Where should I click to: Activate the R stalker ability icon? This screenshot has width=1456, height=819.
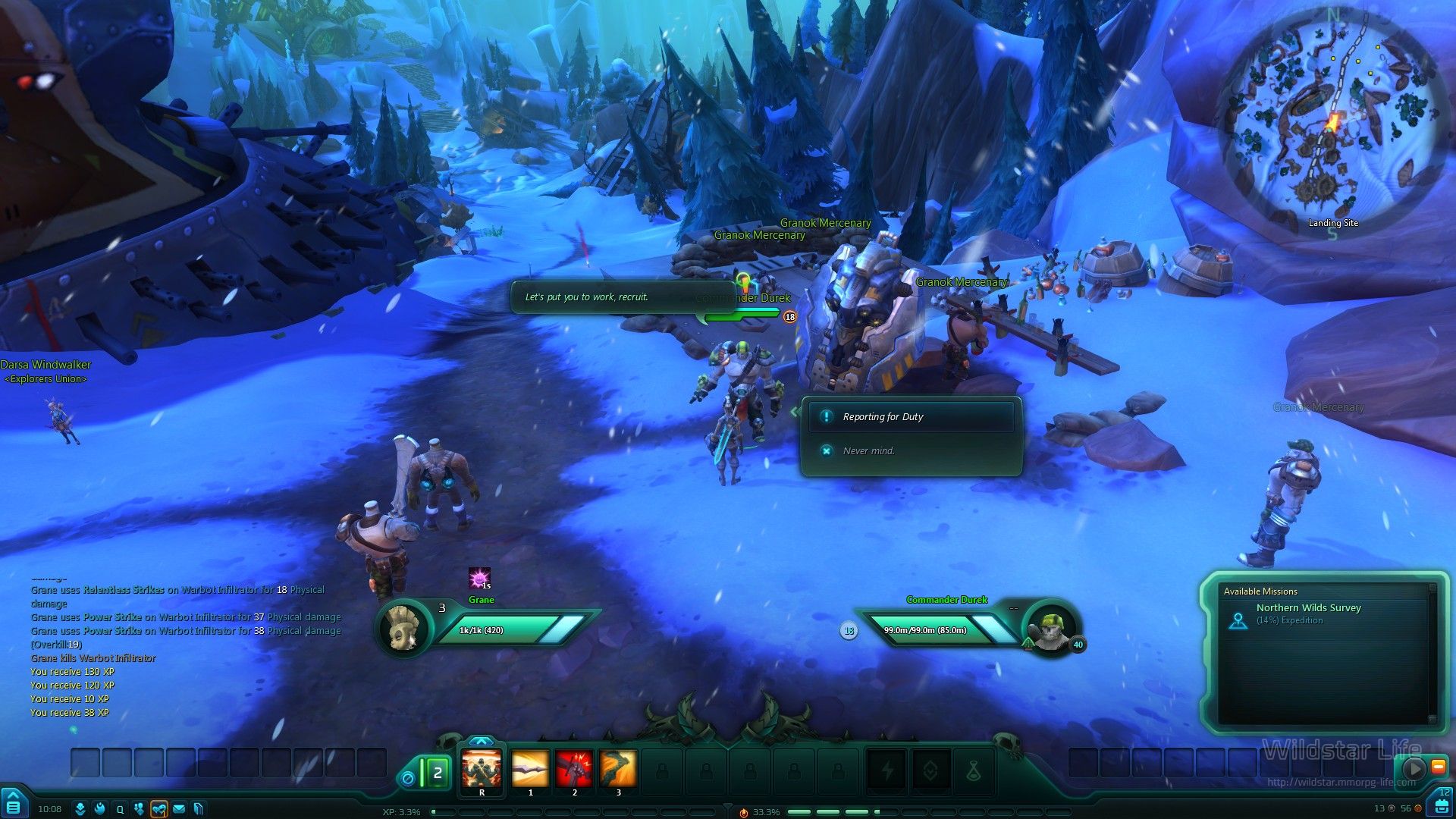click(x=482, y=770)
